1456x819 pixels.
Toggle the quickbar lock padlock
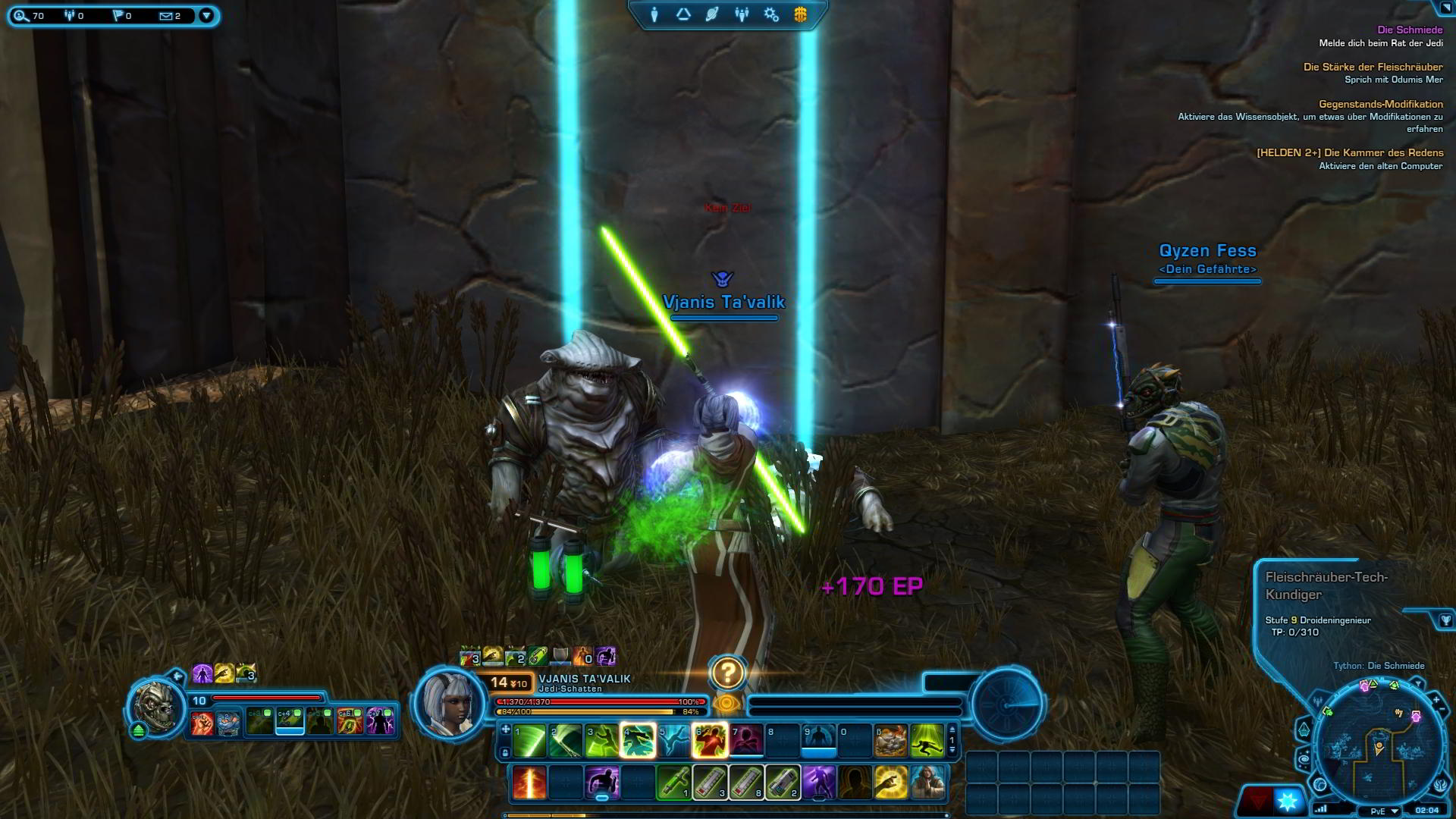506,752
